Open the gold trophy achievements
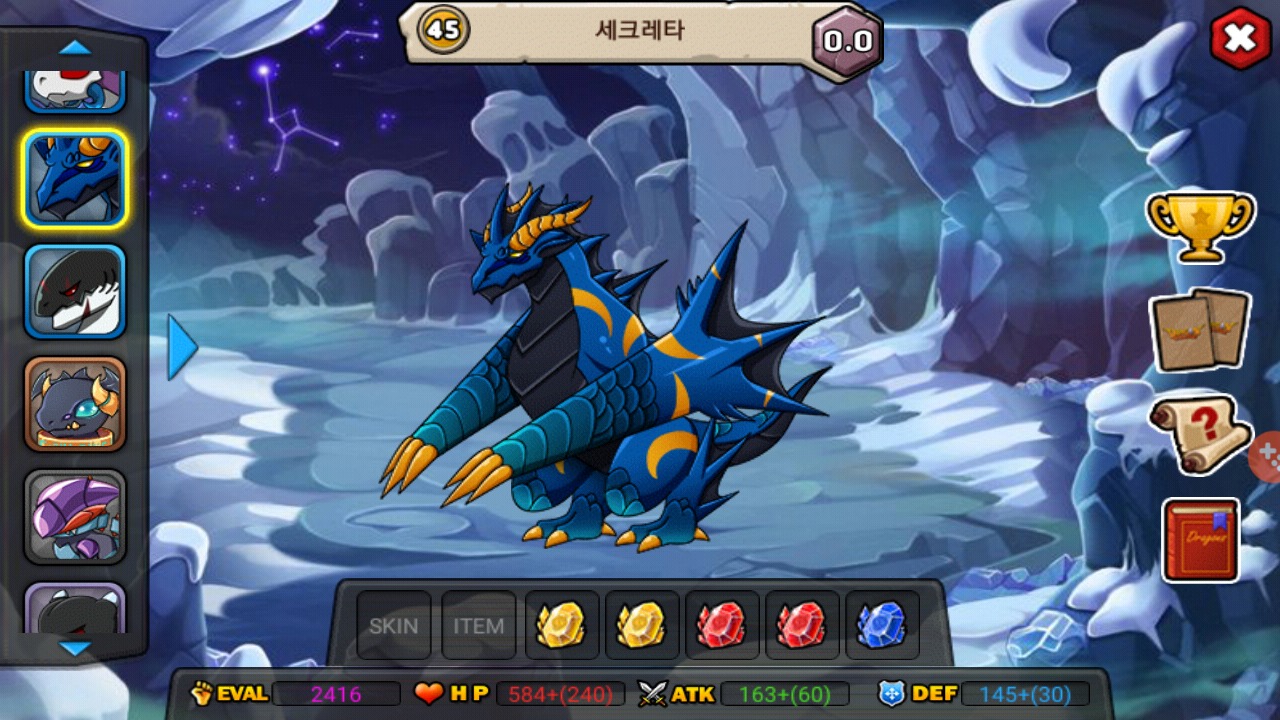The image size is (1280, 720). 1199,226
